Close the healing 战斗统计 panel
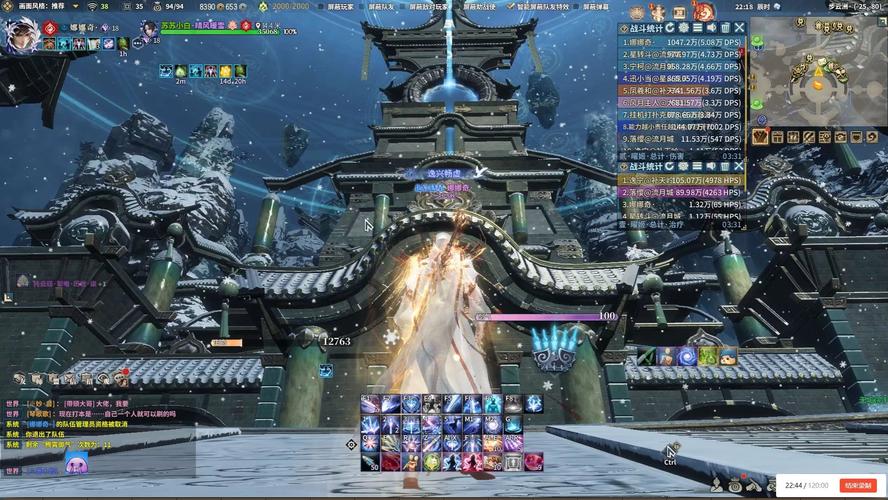Screen dimensions: 888x500 739,167
